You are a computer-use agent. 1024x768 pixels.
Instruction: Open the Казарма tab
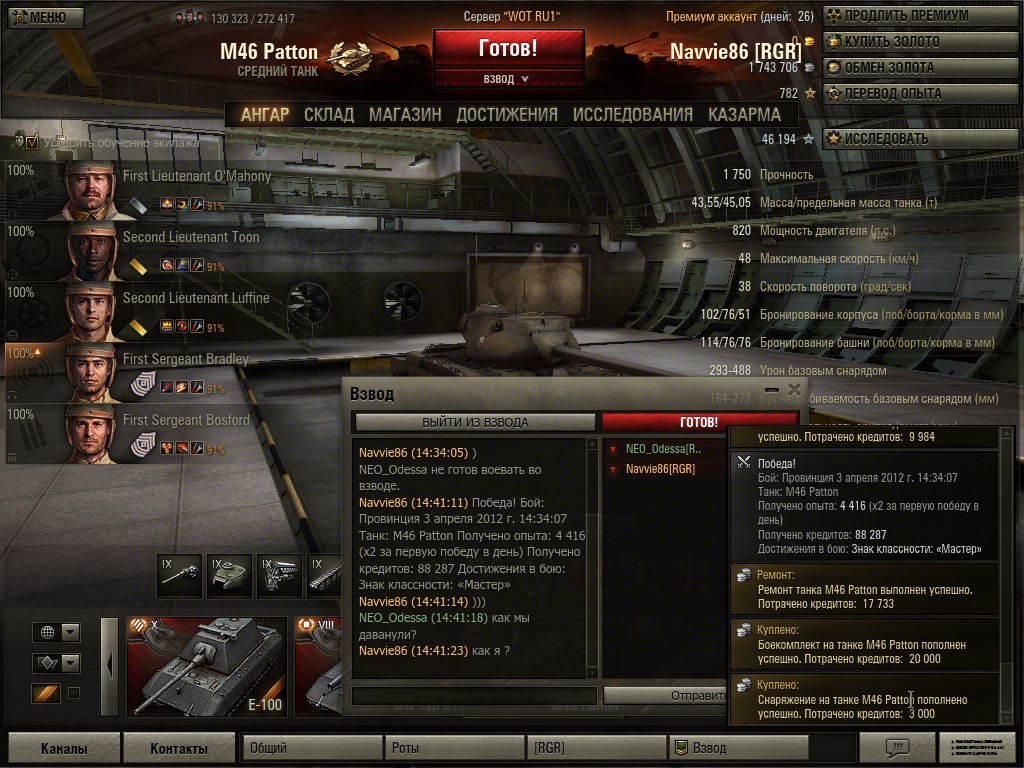pos(744,115)
